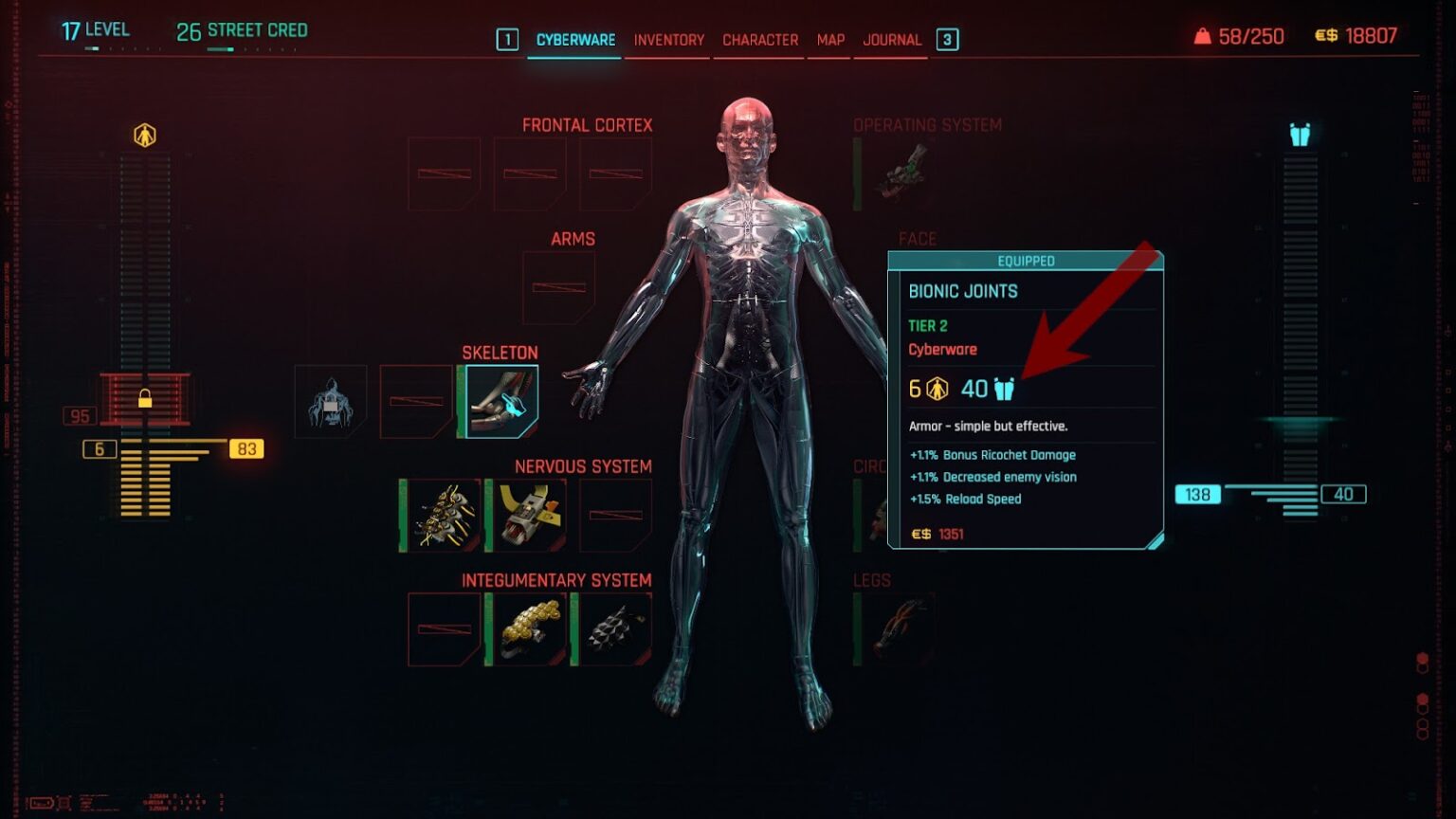Screen dimensions: 1456x819
Task: Click the locked red capacity slot
Action: pyautogui.click(x=144, y=398)
